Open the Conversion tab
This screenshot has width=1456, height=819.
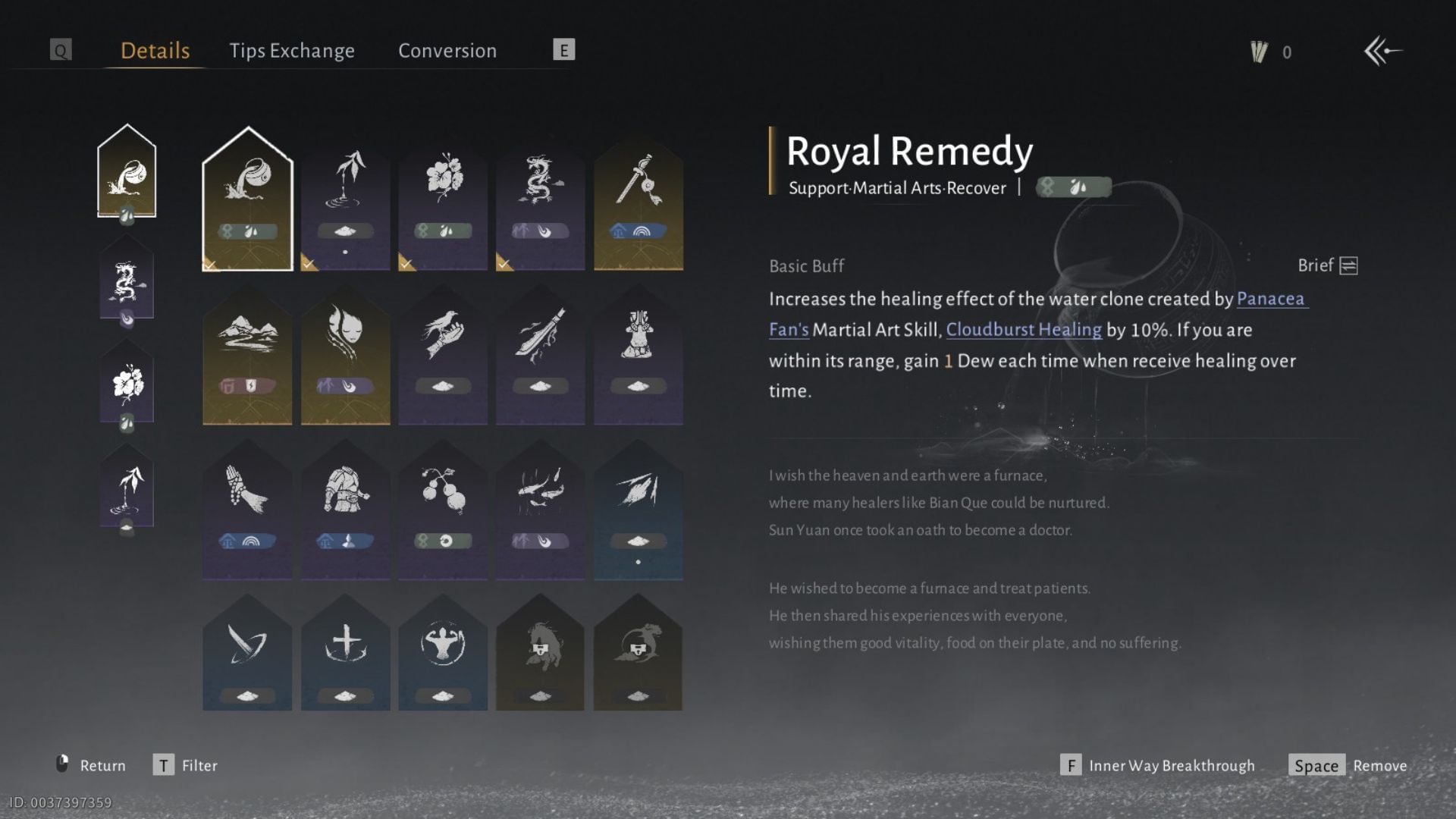click(x=447, y=50)
